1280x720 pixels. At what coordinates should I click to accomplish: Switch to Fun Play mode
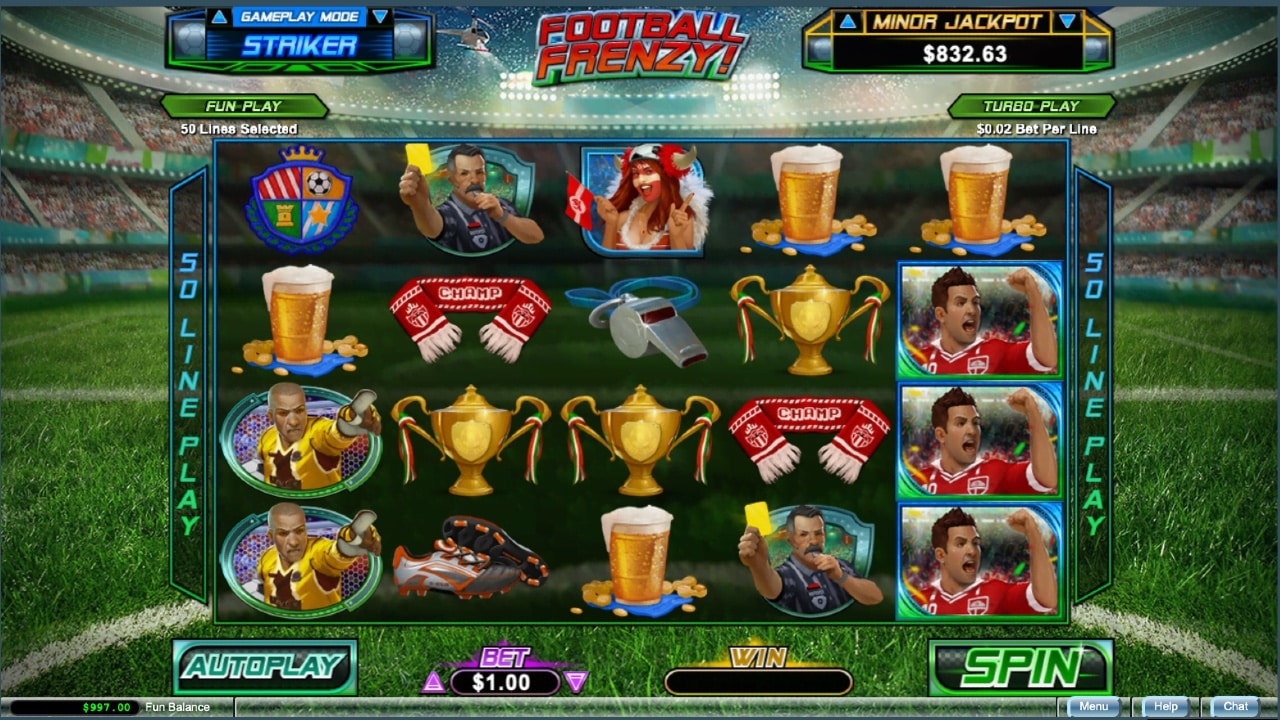243,105
